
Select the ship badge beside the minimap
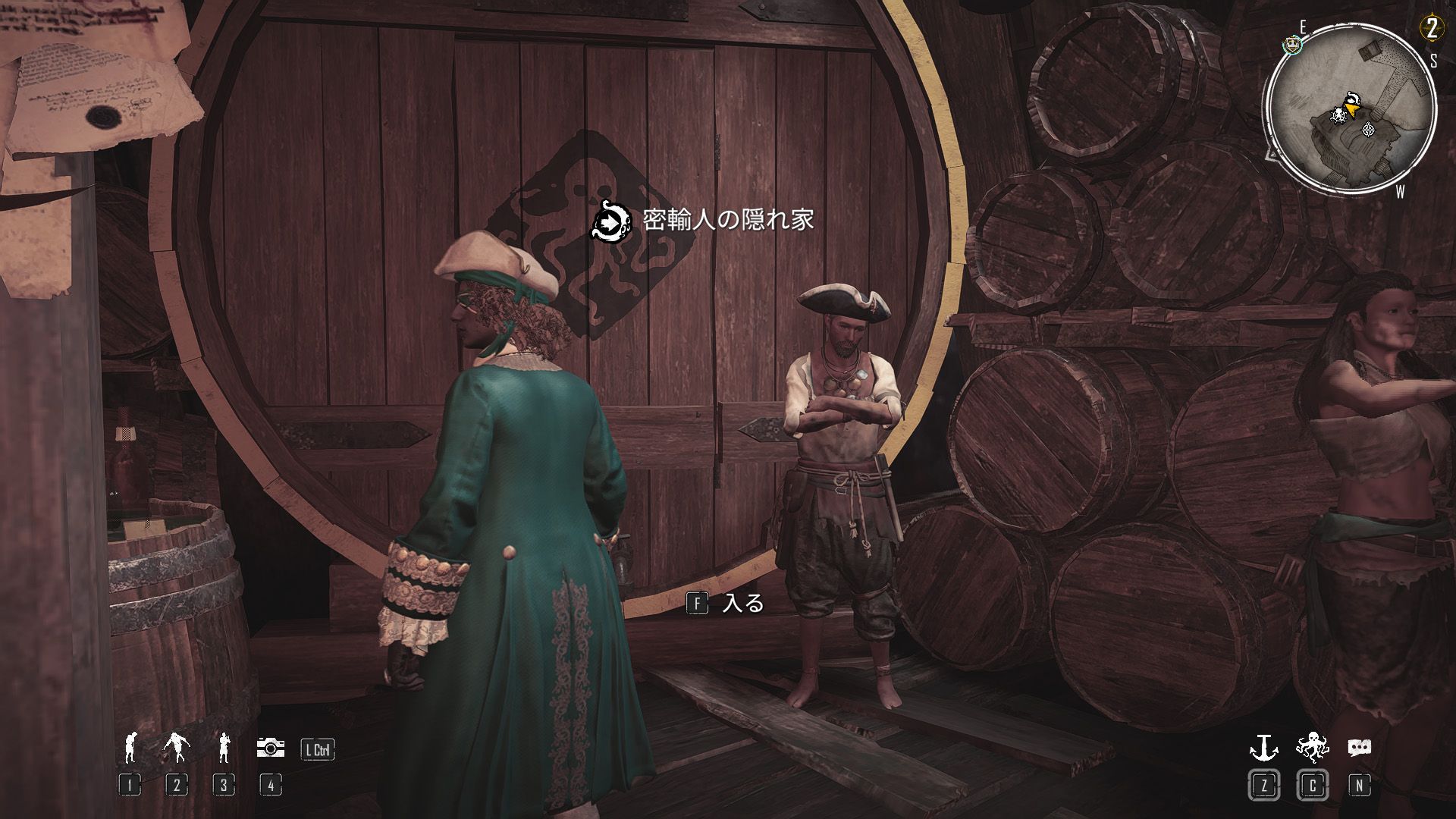tap(1290, 45)
